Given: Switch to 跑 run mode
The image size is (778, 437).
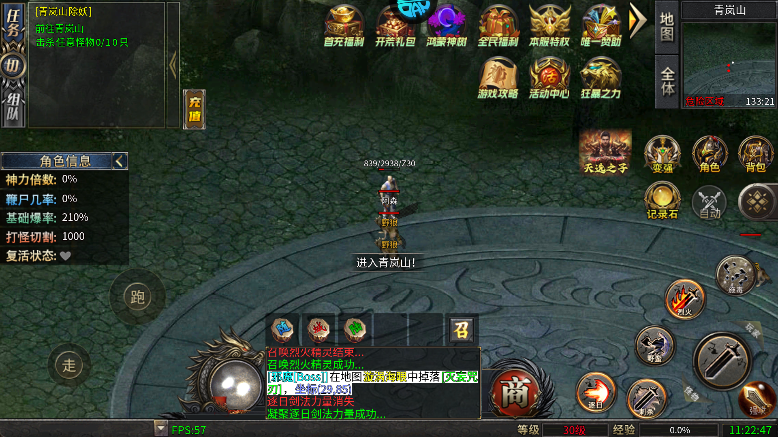Looking at the screenshot, I should point(137,296).
